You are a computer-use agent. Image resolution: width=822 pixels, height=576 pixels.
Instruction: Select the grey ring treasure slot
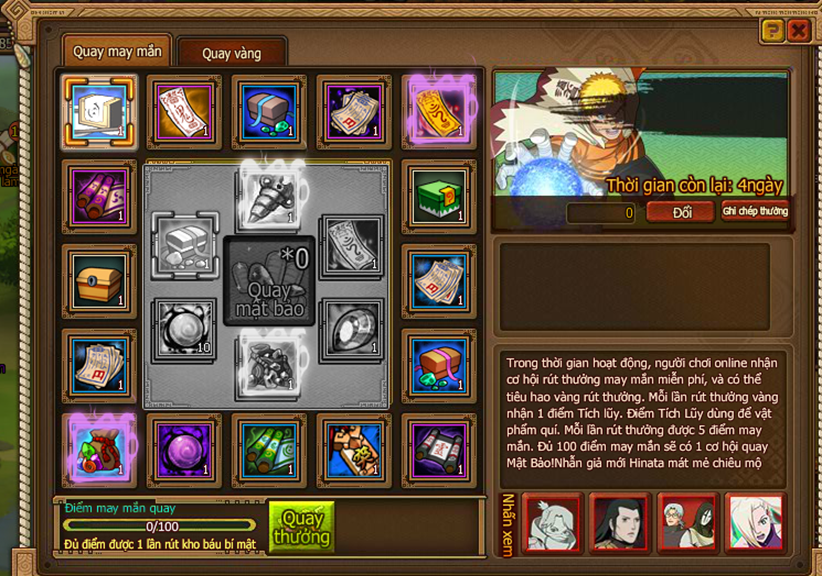pos(353,331)
